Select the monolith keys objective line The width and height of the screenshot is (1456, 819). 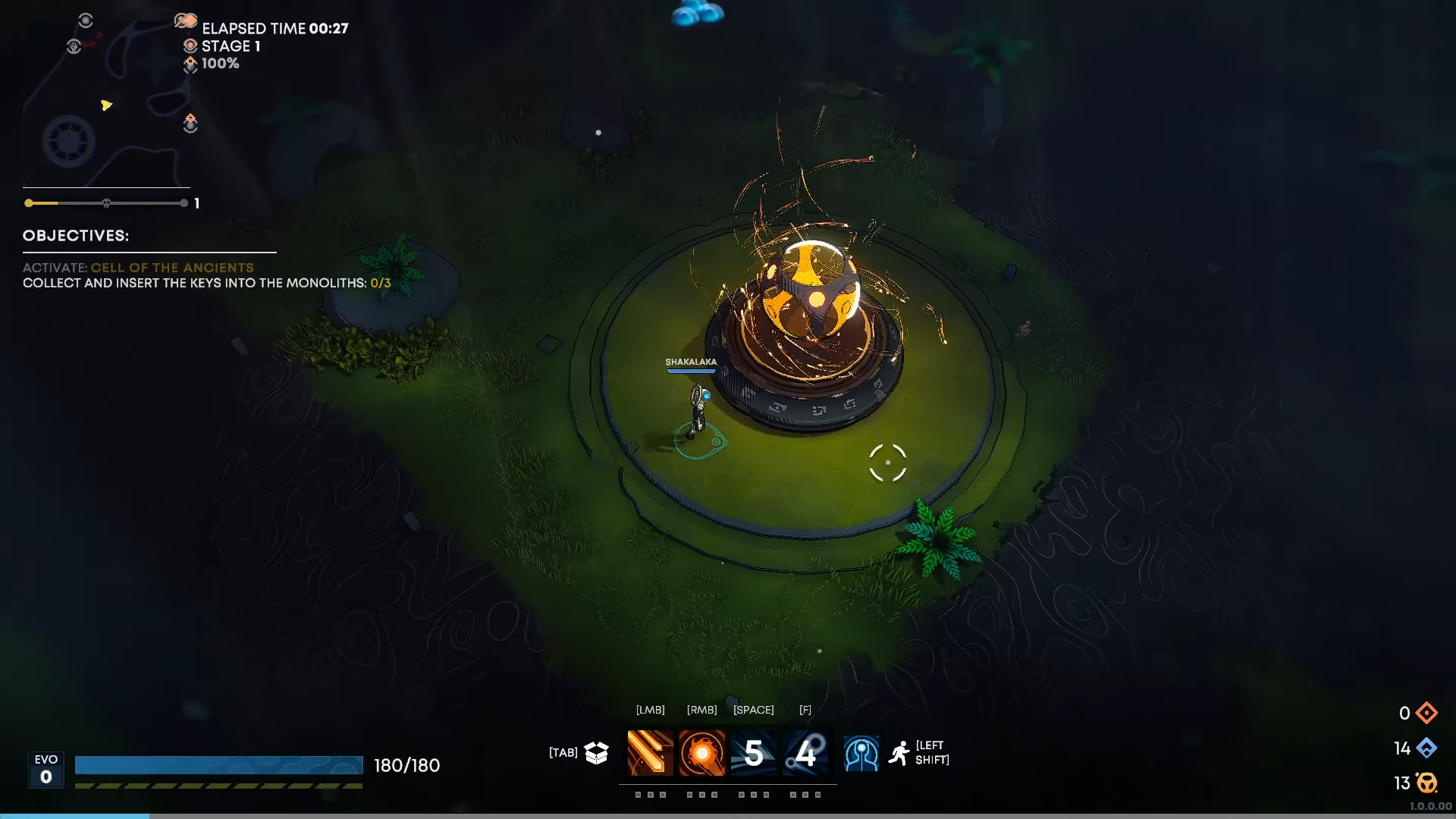[206, 283]
